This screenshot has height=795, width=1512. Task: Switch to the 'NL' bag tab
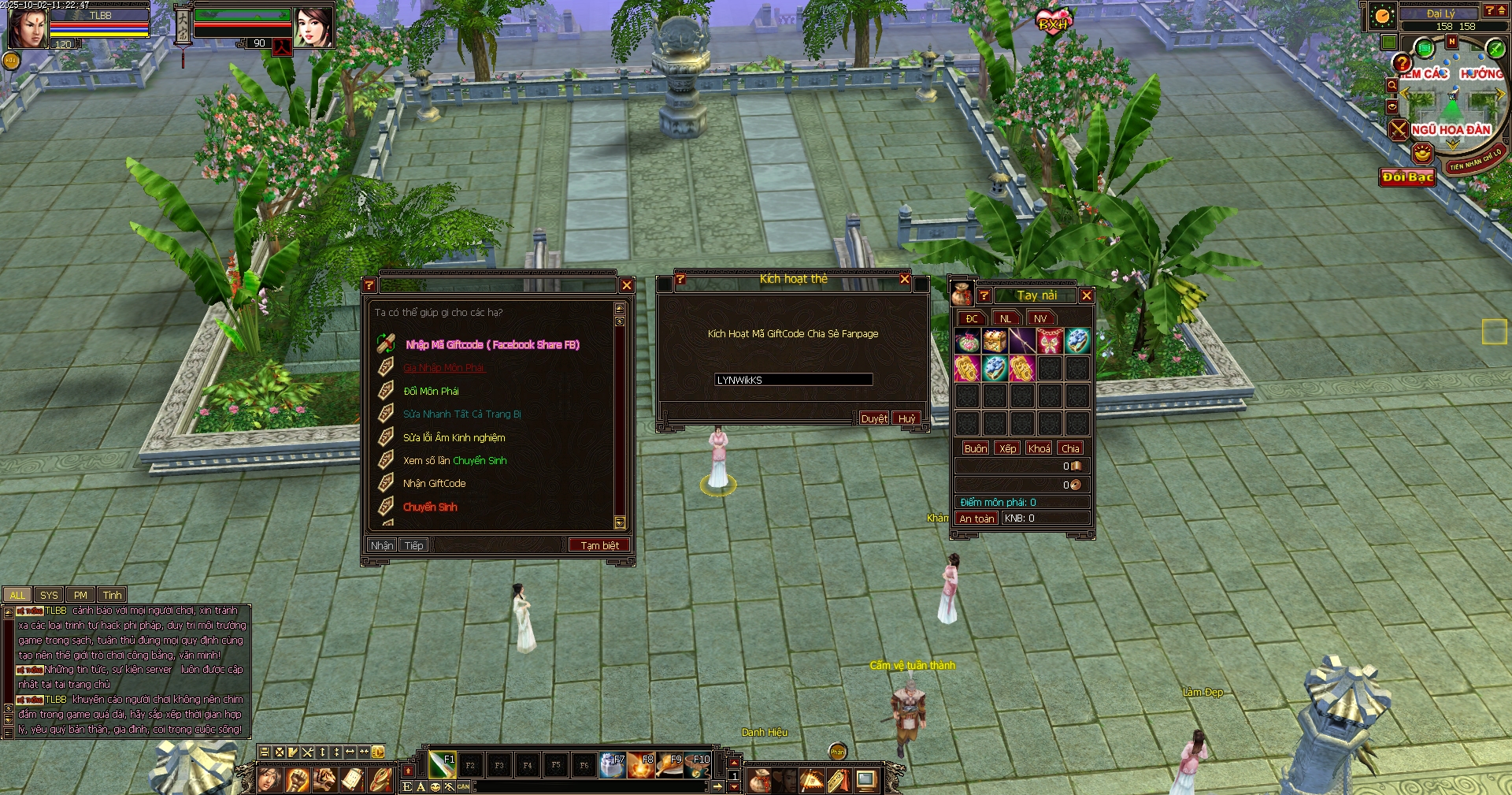coord(1006,318)
